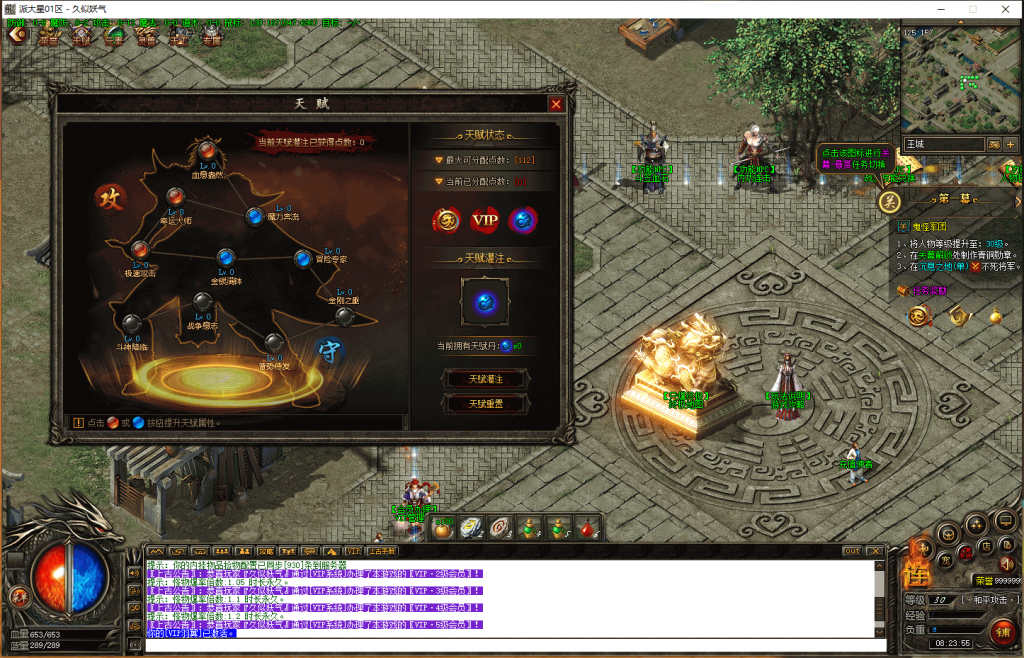
Task: Click the 冒险专家 talent orb
Action: (x=302, y=258)
